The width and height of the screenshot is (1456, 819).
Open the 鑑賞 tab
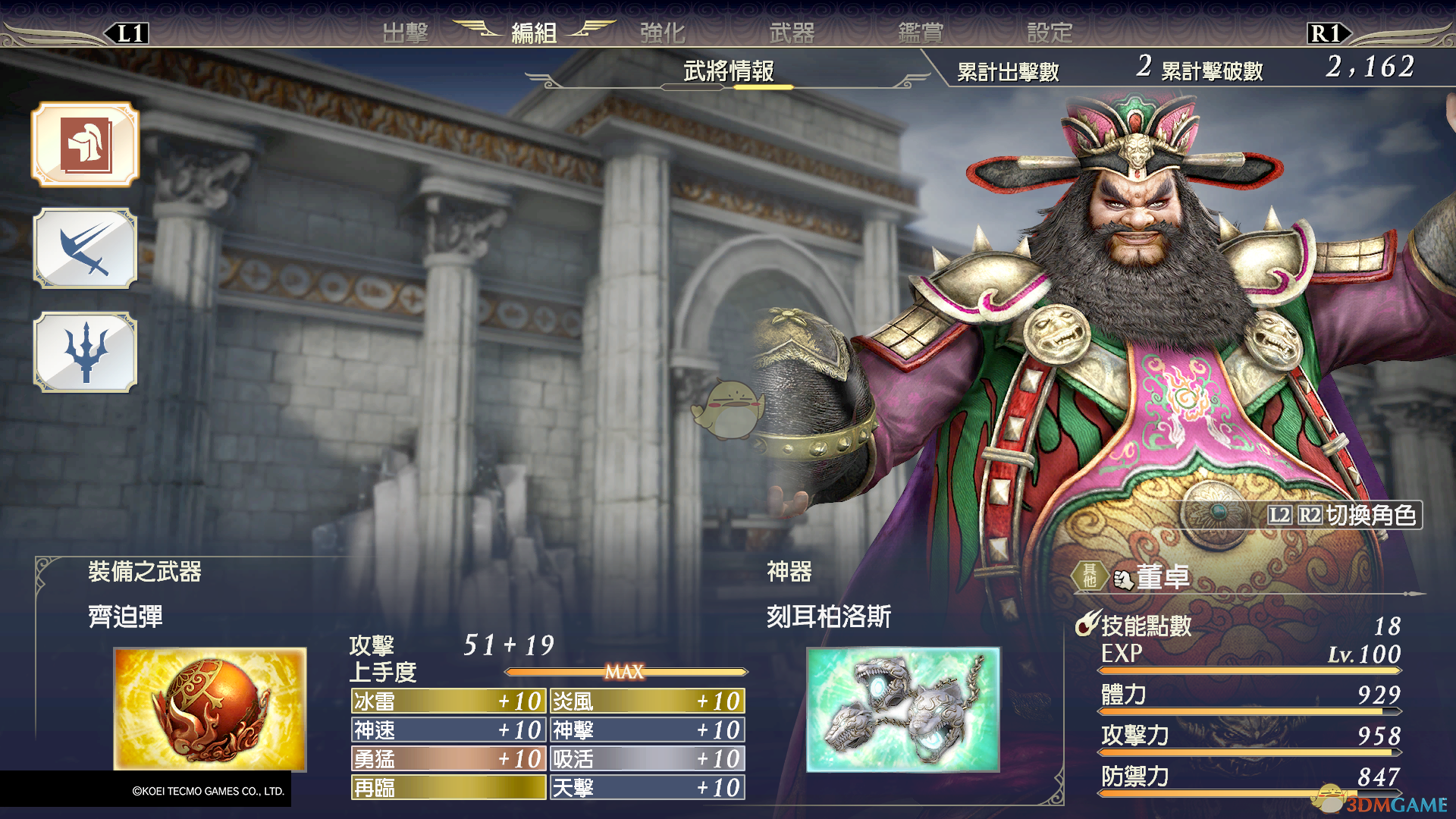click(x=921, y=33)
